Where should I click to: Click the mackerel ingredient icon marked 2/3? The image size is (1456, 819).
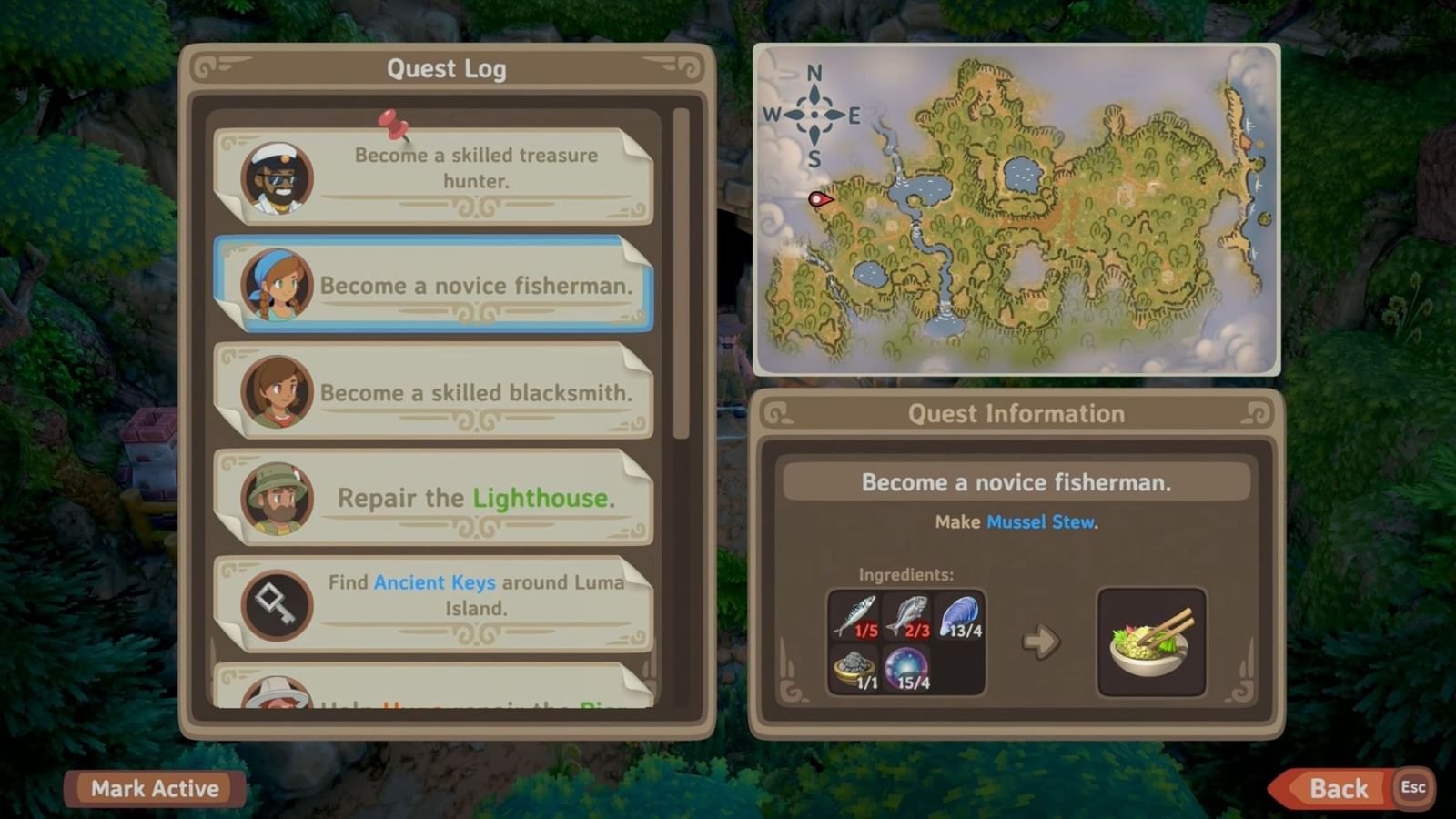click(x=906, y=617)
